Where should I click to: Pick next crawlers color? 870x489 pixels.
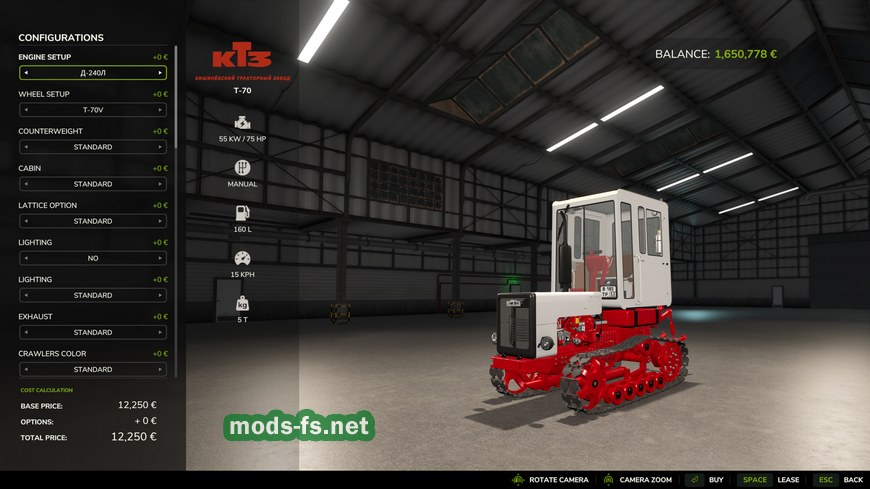pyautogui.click(x=160, y=369)
